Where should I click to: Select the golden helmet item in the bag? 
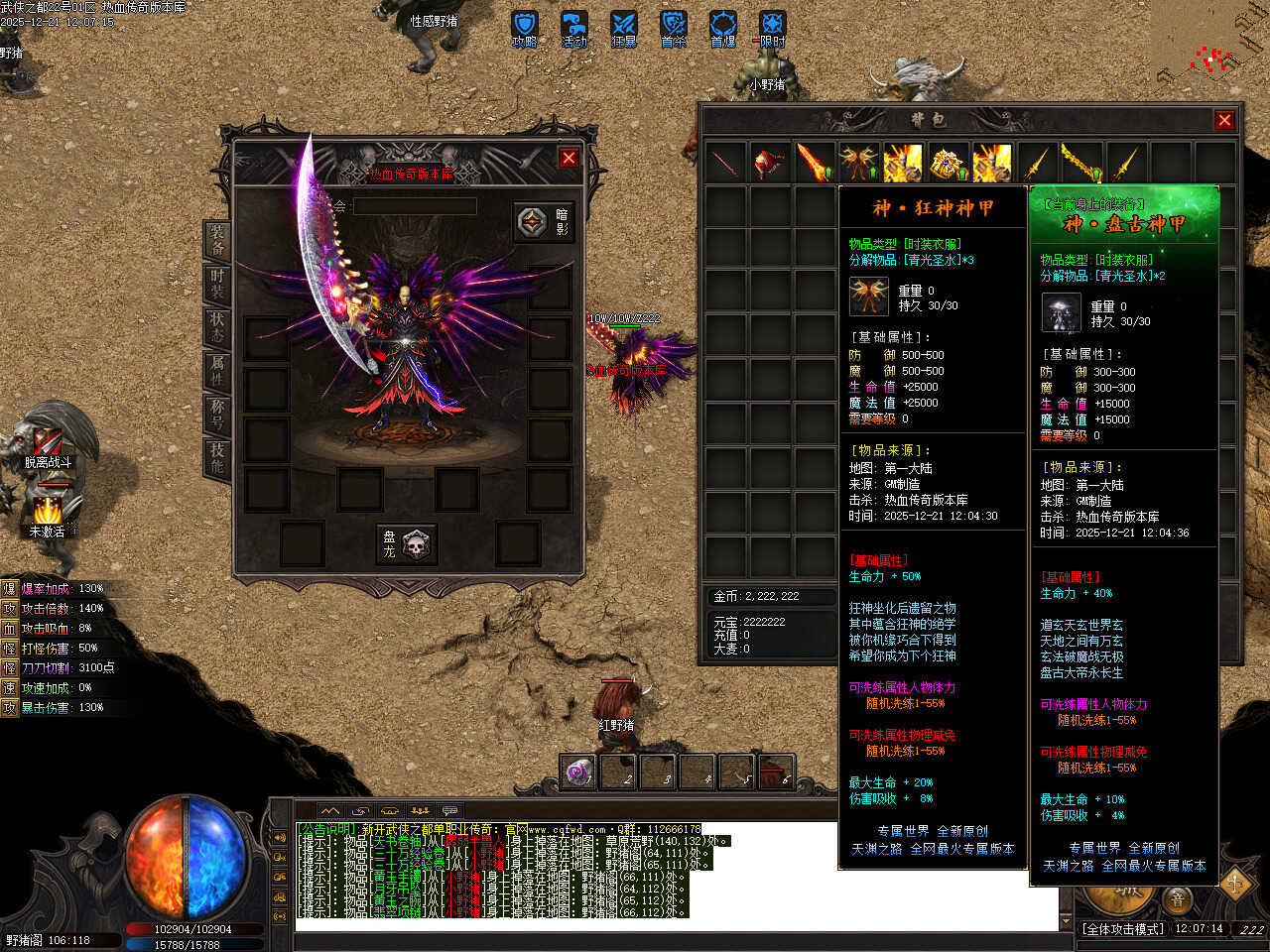[948, 163]
